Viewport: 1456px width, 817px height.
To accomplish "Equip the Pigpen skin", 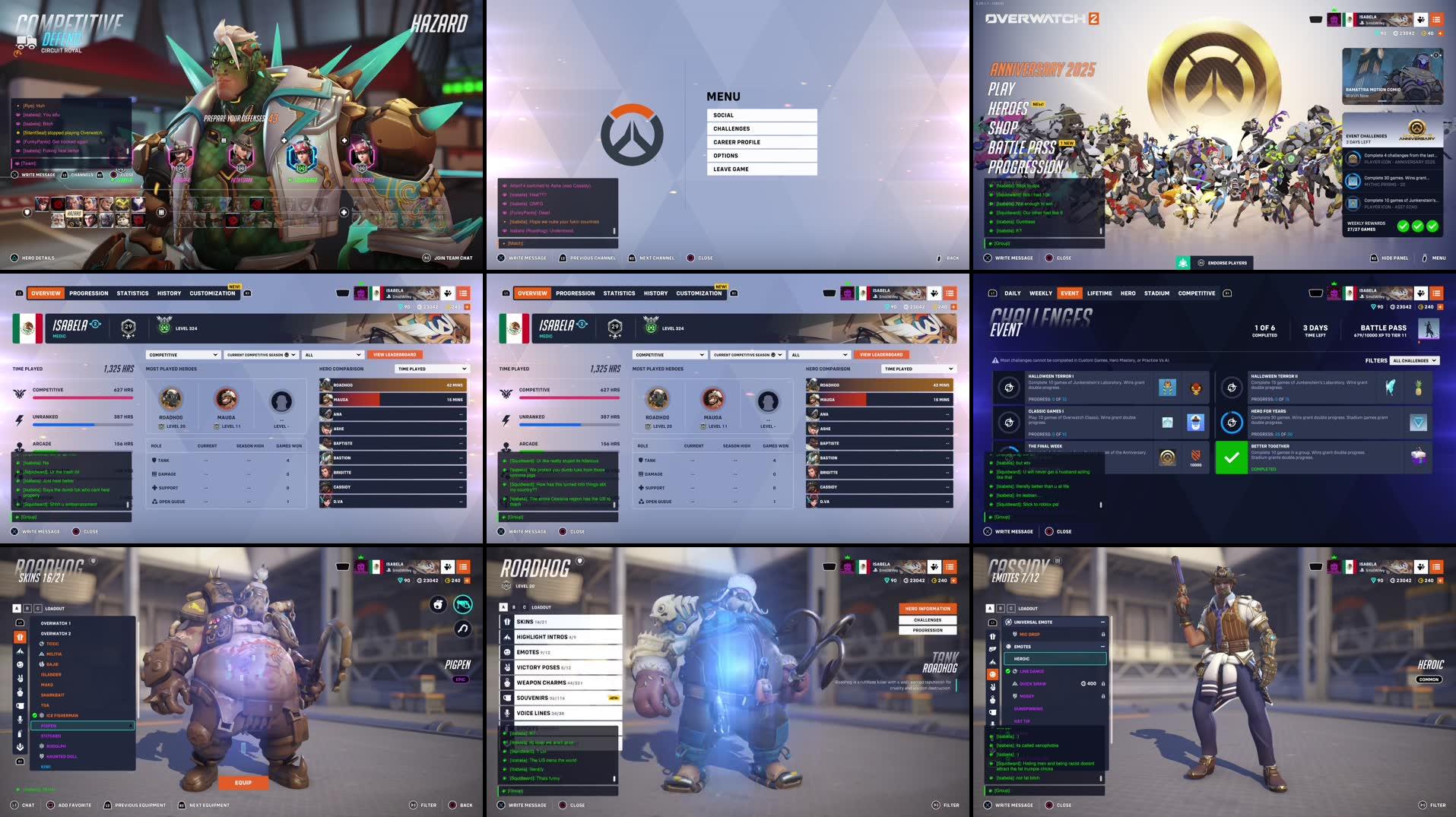I will [243, 782].
